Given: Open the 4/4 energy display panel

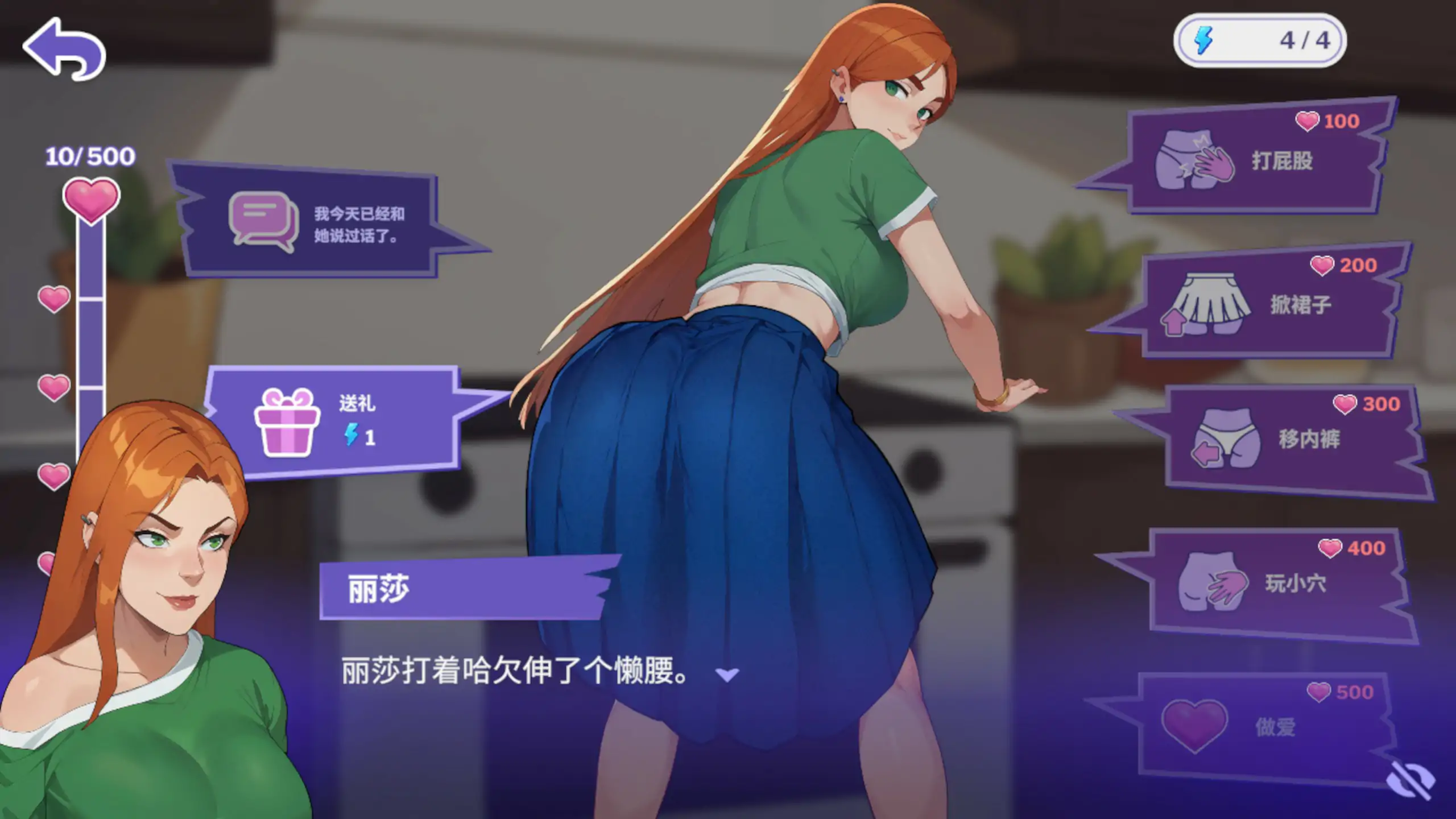Looking at the screenshot, I should (x=1260, y=40).
